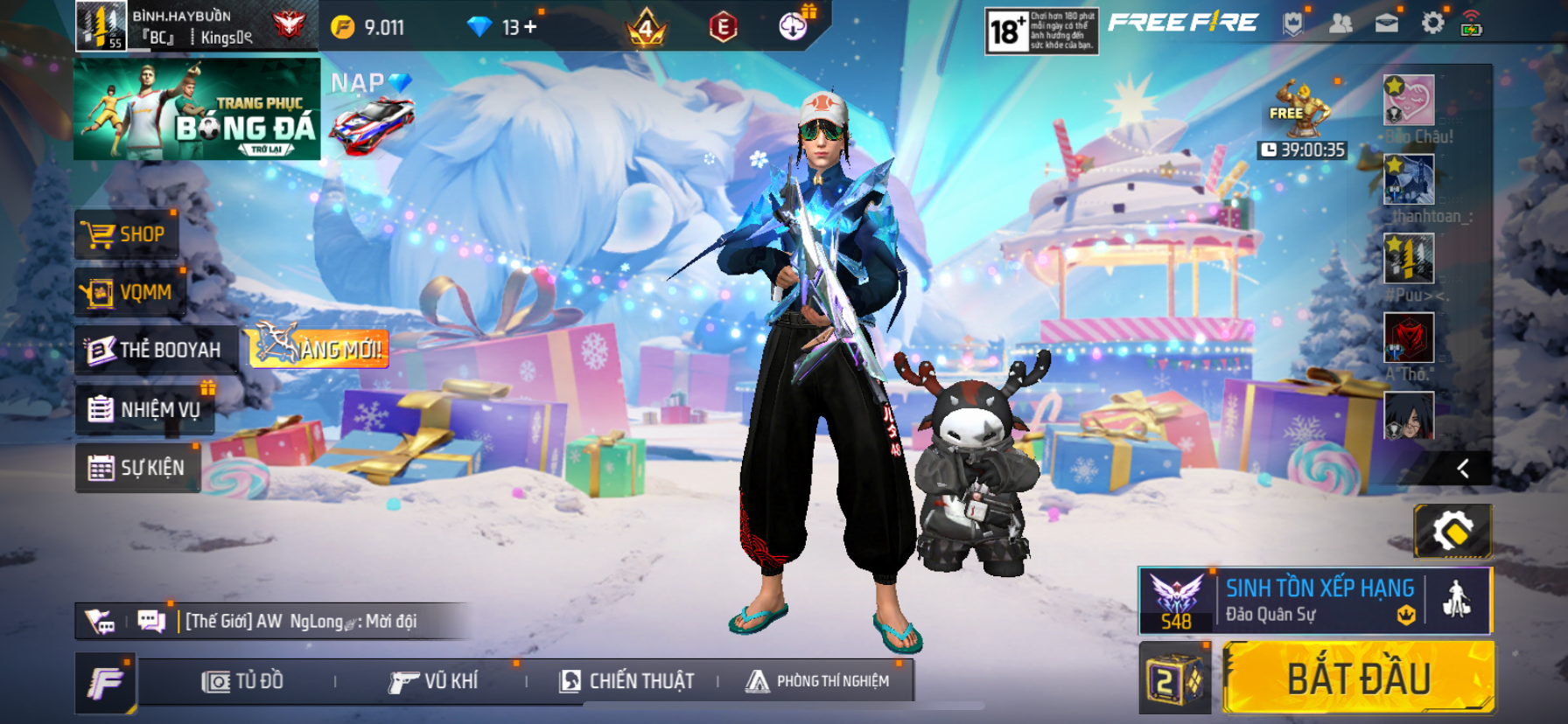Open the VQMM lucky spin
The height and width of the screenshot is (724, 1568).
[x=130, y=292]
